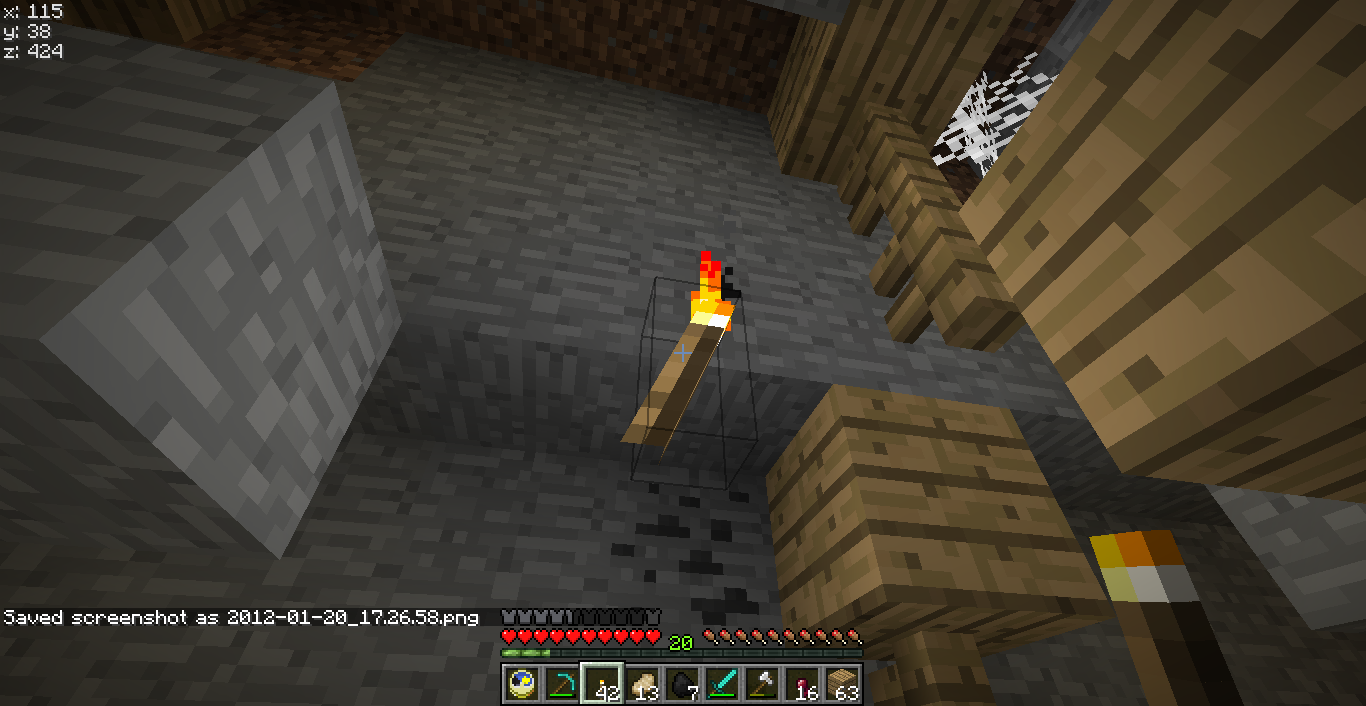Select the clock hotbar slot
The image size is (1366, 706).
(x=522, y=684)
